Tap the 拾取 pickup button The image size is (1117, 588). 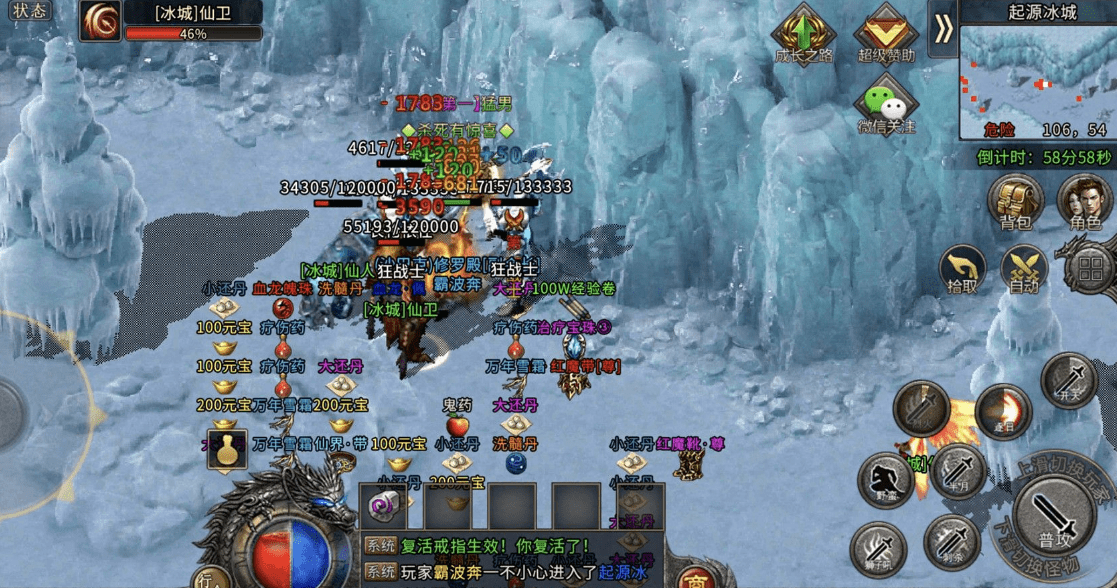click(963, 270)
